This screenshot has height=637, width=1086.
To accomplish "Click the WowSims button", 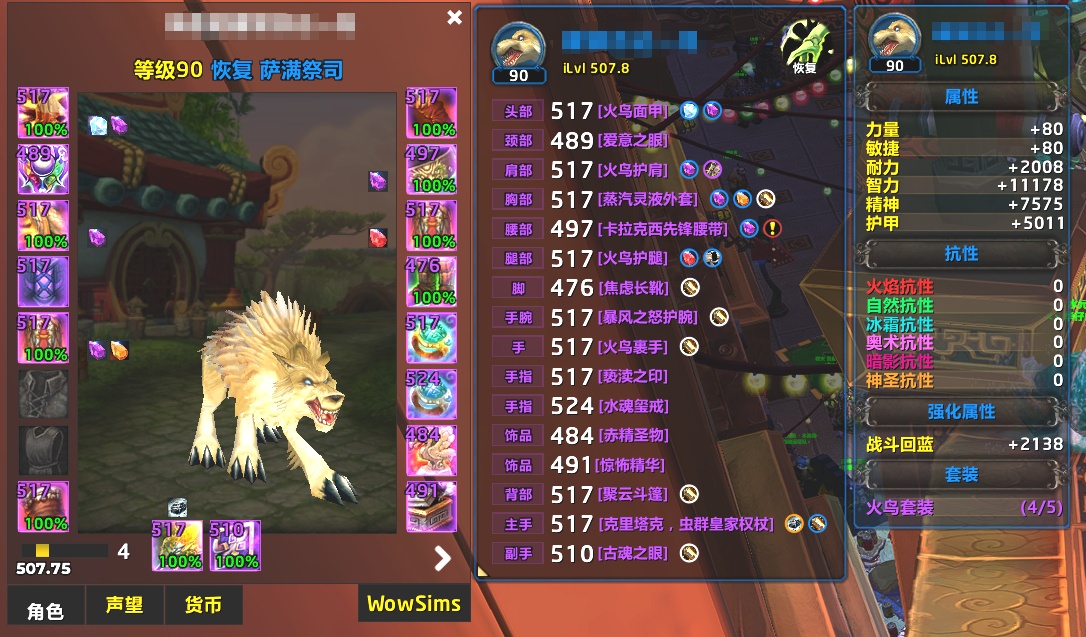I will point(413,603).
